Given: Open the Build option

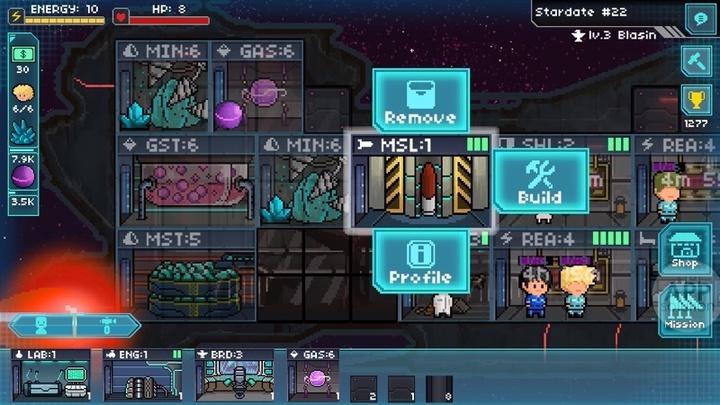Looking at the screenshot, I should [540, 181].
